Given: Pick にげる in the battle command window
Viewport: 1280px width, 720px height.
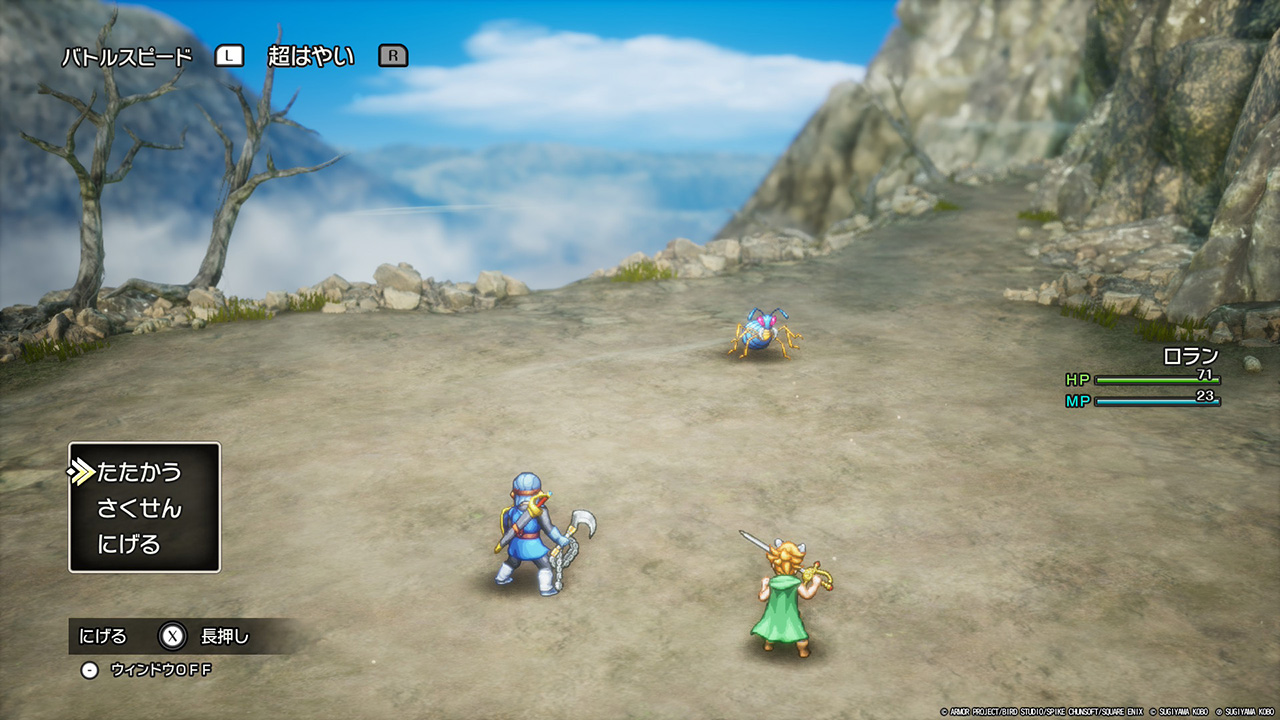Looking at the screenshot, I should pos(129,545).
